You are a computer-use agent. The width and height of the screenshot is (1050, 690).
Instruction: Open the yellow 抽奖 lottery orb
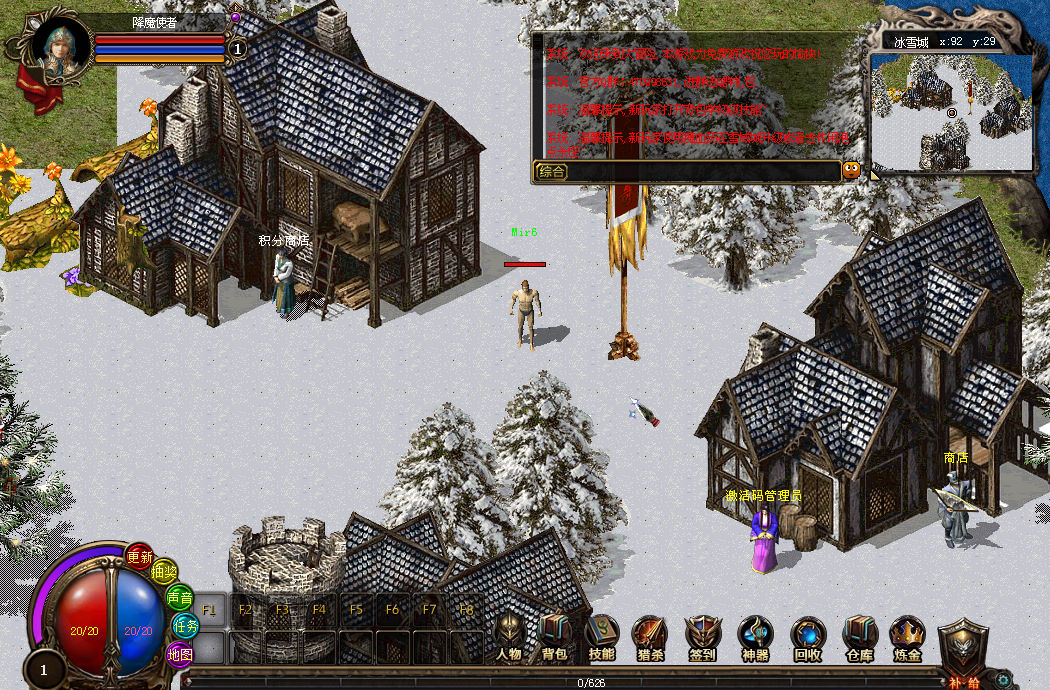click(x=164, y=572)
